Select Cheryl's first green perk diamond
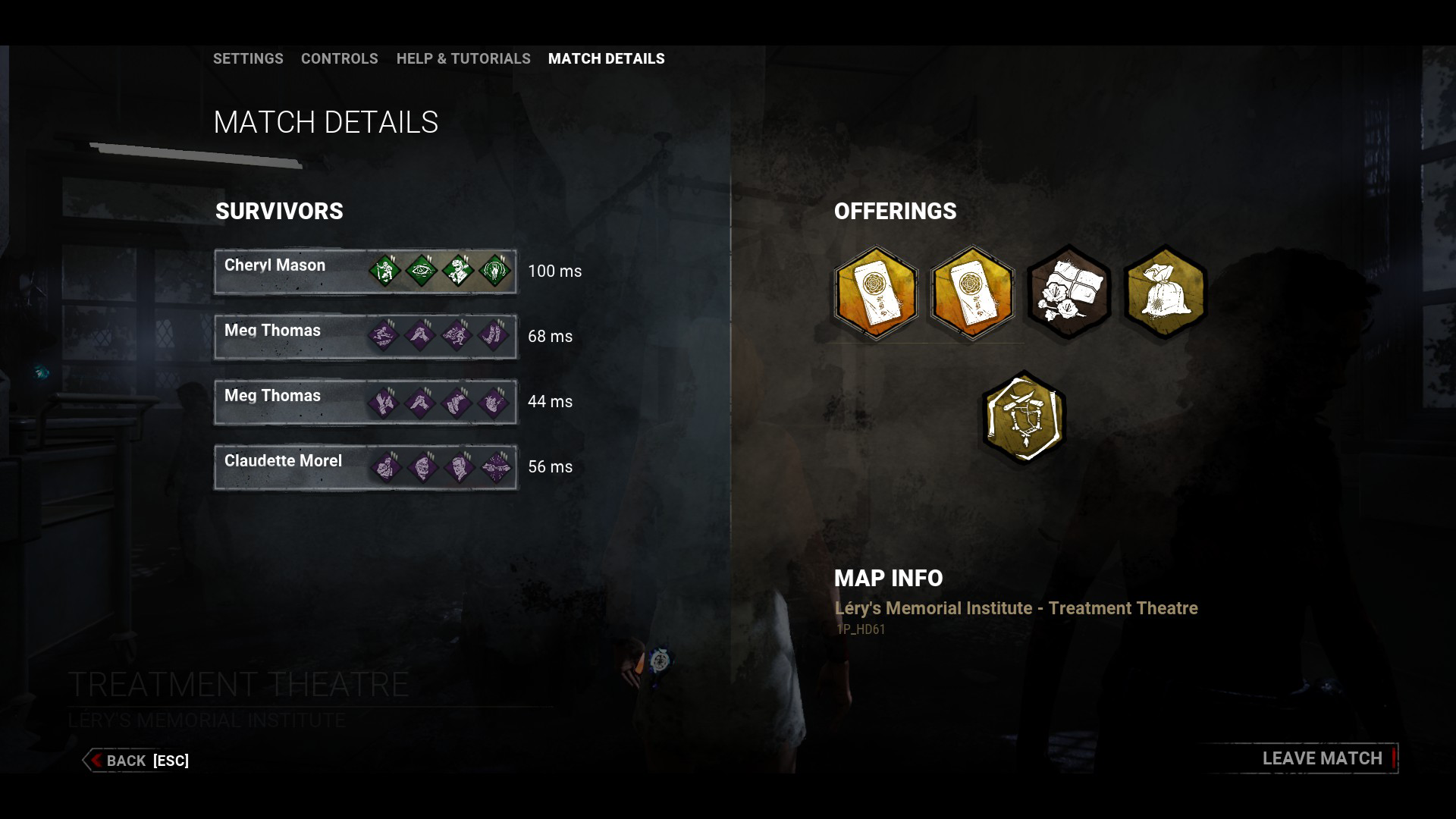Screen dimensions: 1456x819 click(384, 270)
